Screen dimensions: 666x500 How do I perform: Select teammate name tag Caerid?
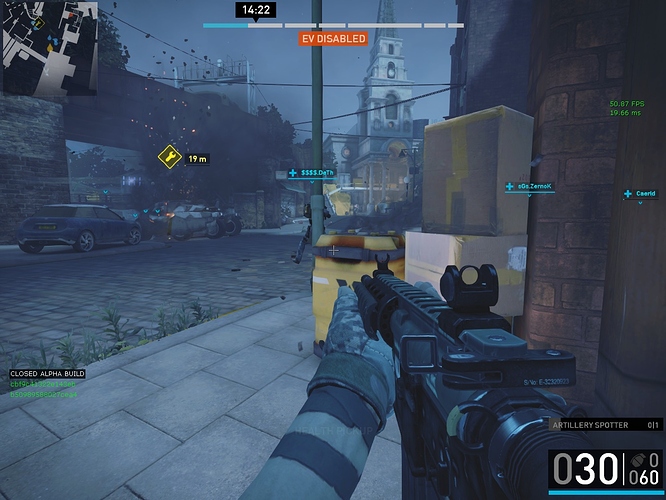coord(645,194)
